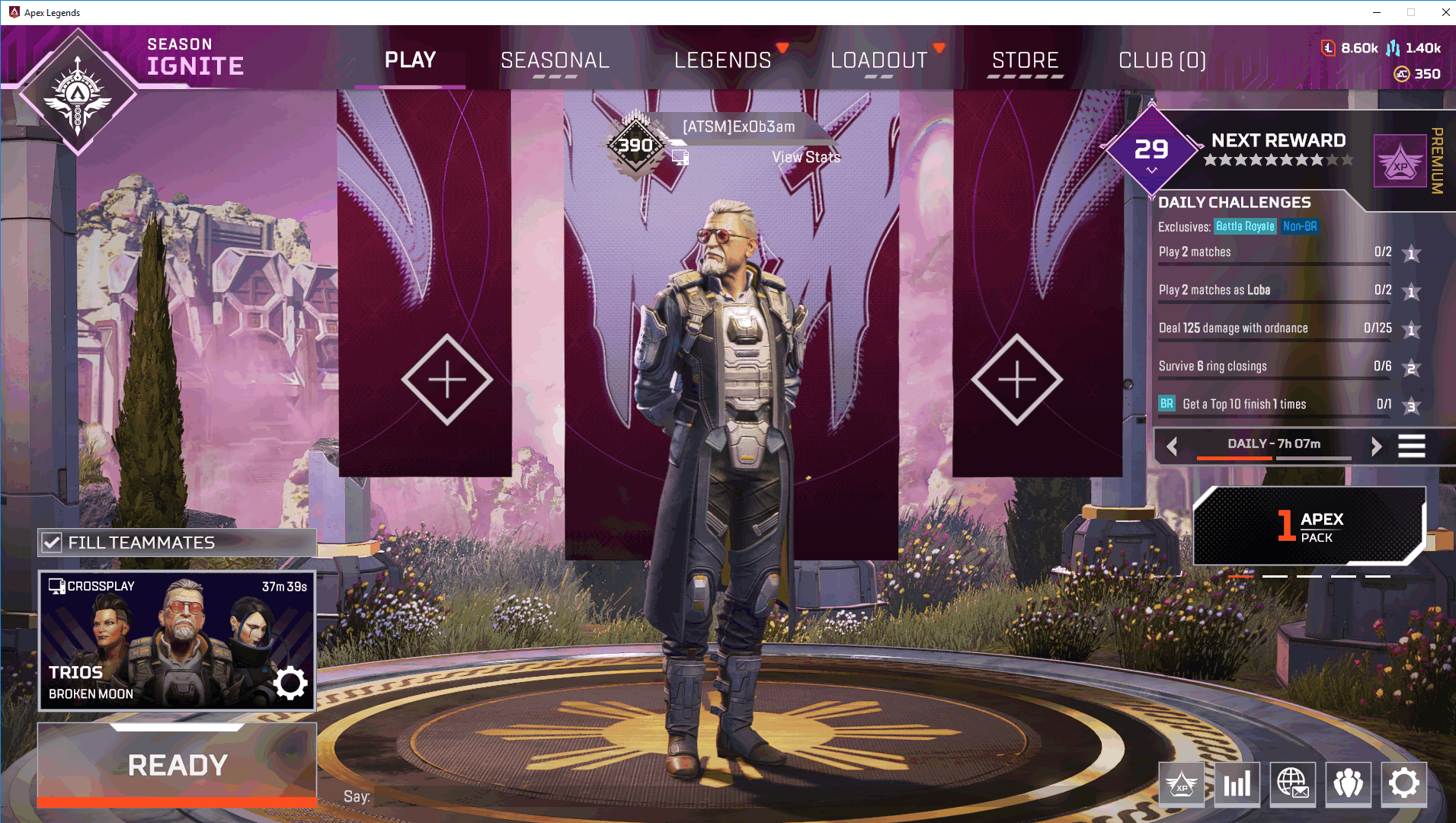Switch to the STORE tab
Image resolution: width=1456 pixels, height=823 pixels.
coord(1025,60)
